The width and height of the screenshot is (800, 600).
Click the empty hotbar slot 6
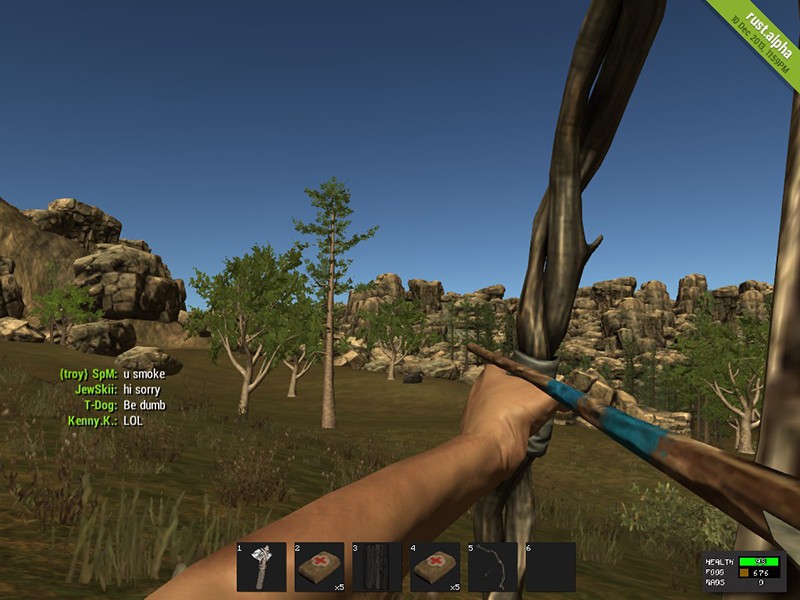[551, 567]
